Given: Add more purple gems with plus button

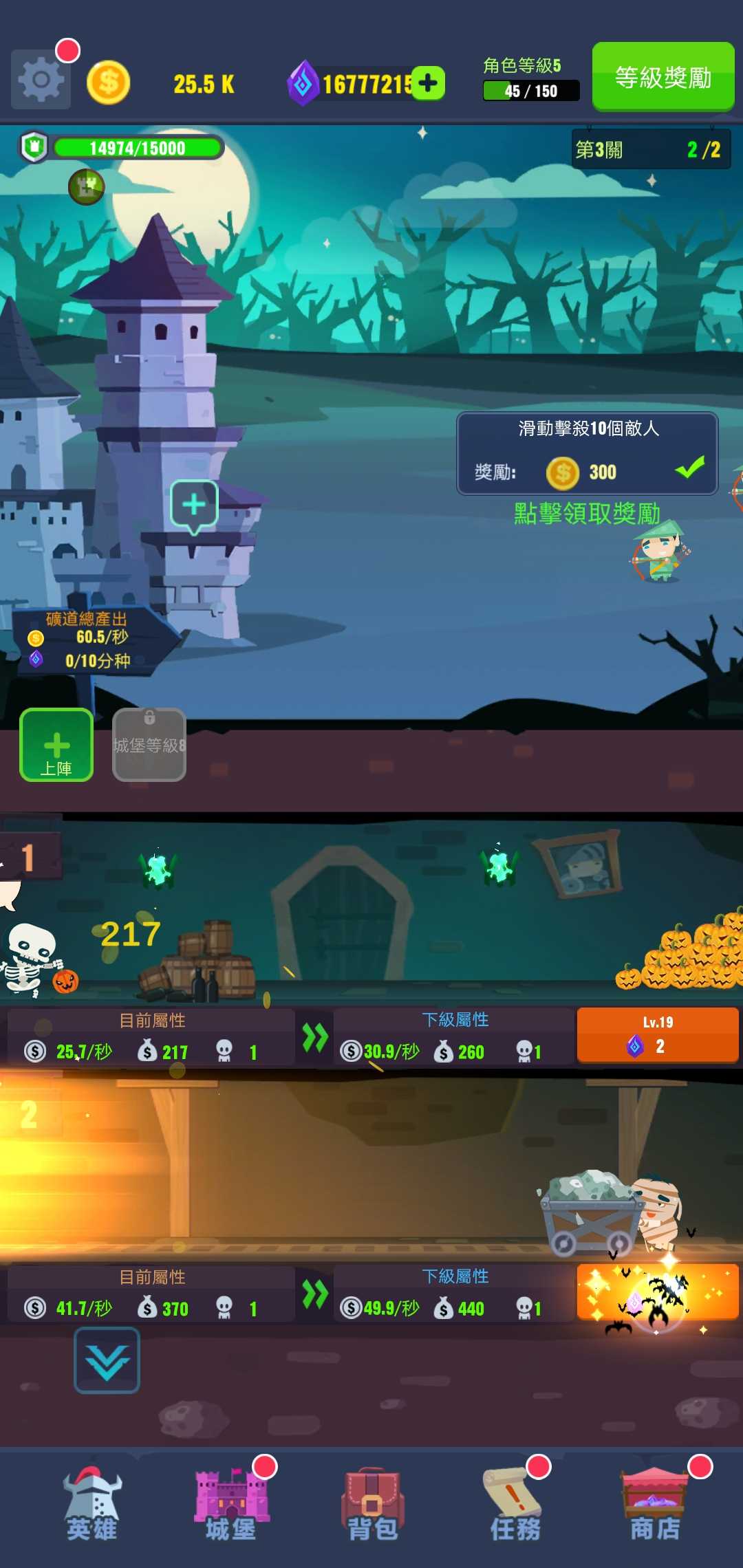Looking at the screenshot, I should [x=429, y=83].
